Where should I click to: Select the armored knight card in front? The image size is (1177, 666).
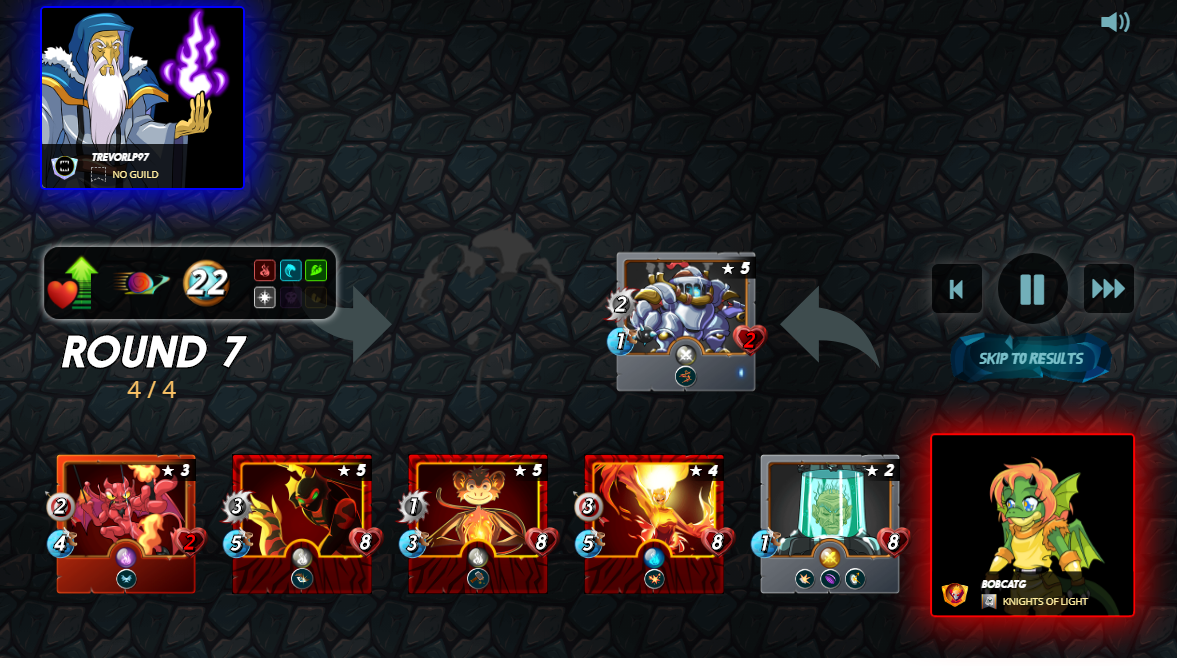pyautogui.click(x=686, y=320)
